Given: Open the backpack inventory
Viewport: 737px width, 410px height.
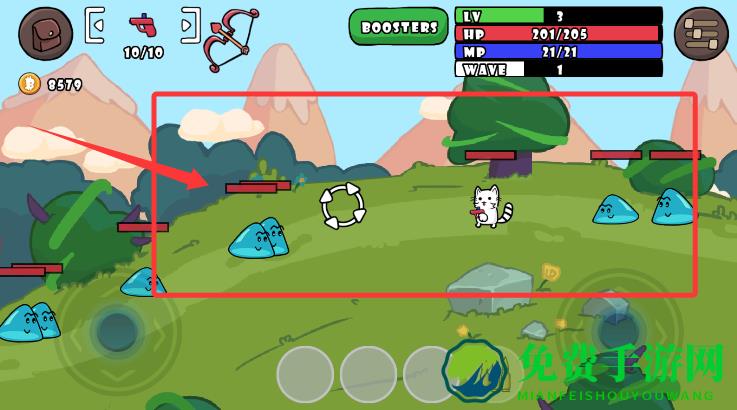Looking at the screenshot, I should tap(45, 33).
